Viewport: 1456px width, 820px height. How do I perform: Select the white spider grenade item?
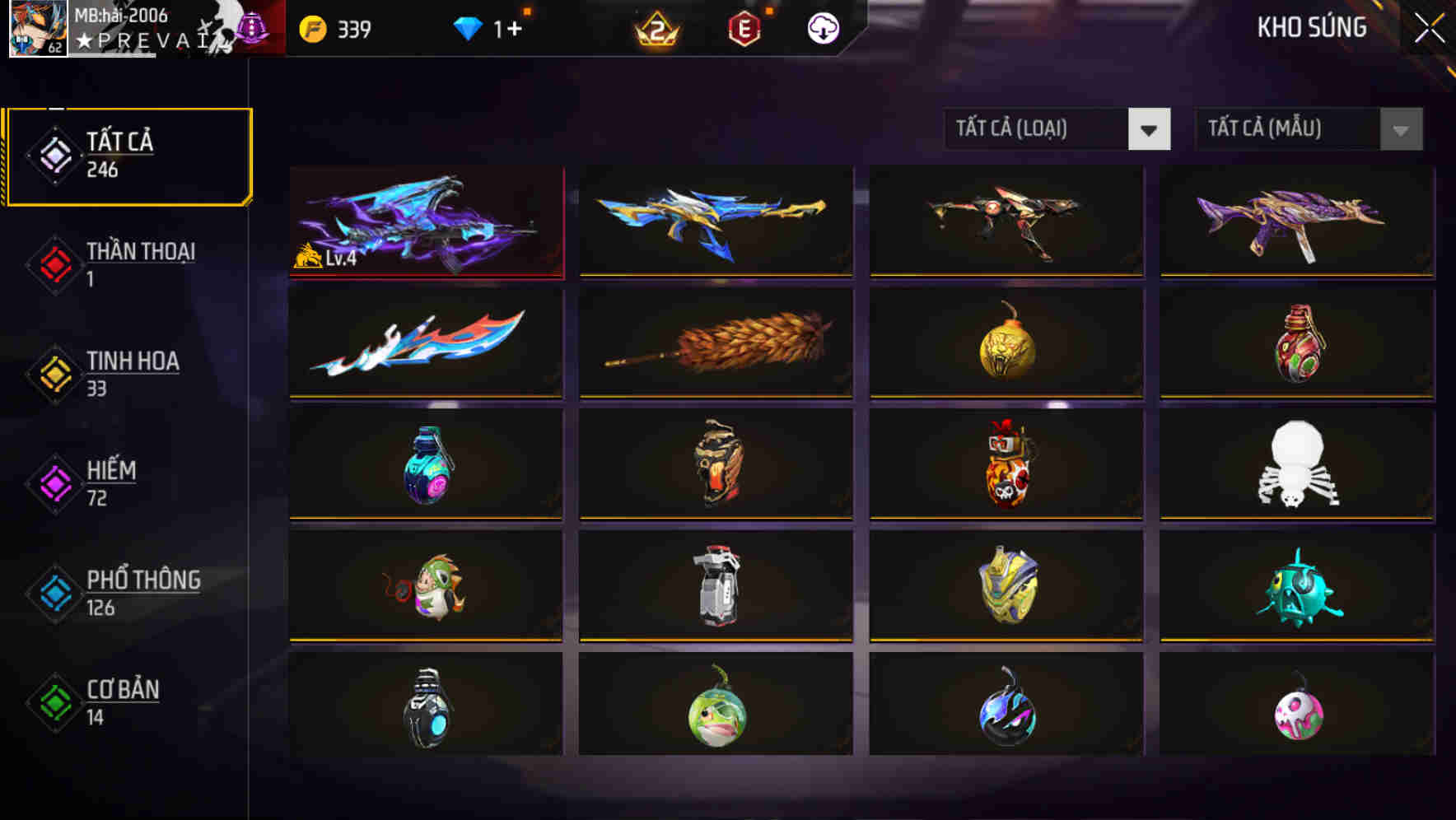[1295, 465]
